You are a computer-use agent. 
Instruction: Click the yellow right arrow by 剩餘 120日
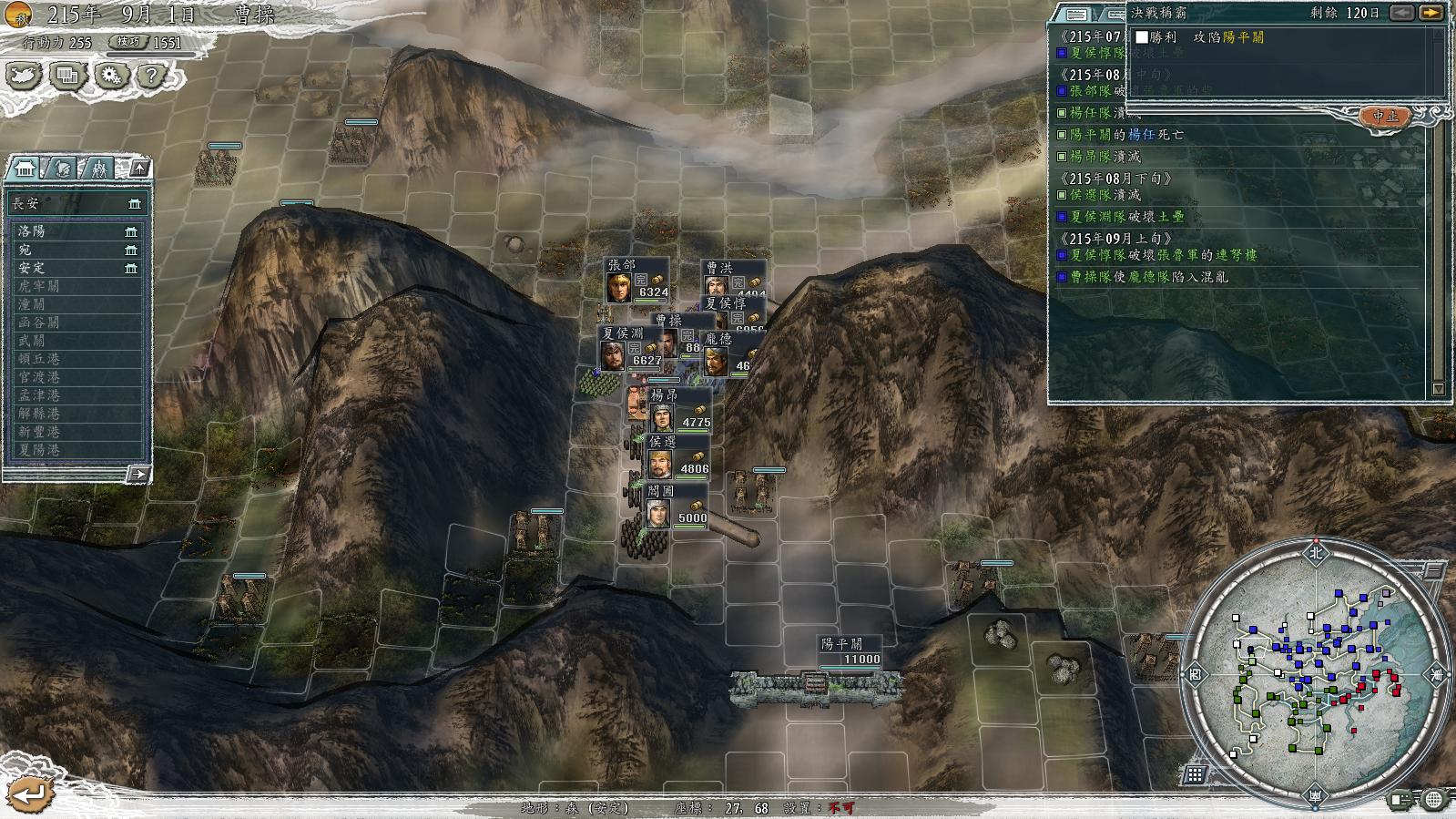1431,13
